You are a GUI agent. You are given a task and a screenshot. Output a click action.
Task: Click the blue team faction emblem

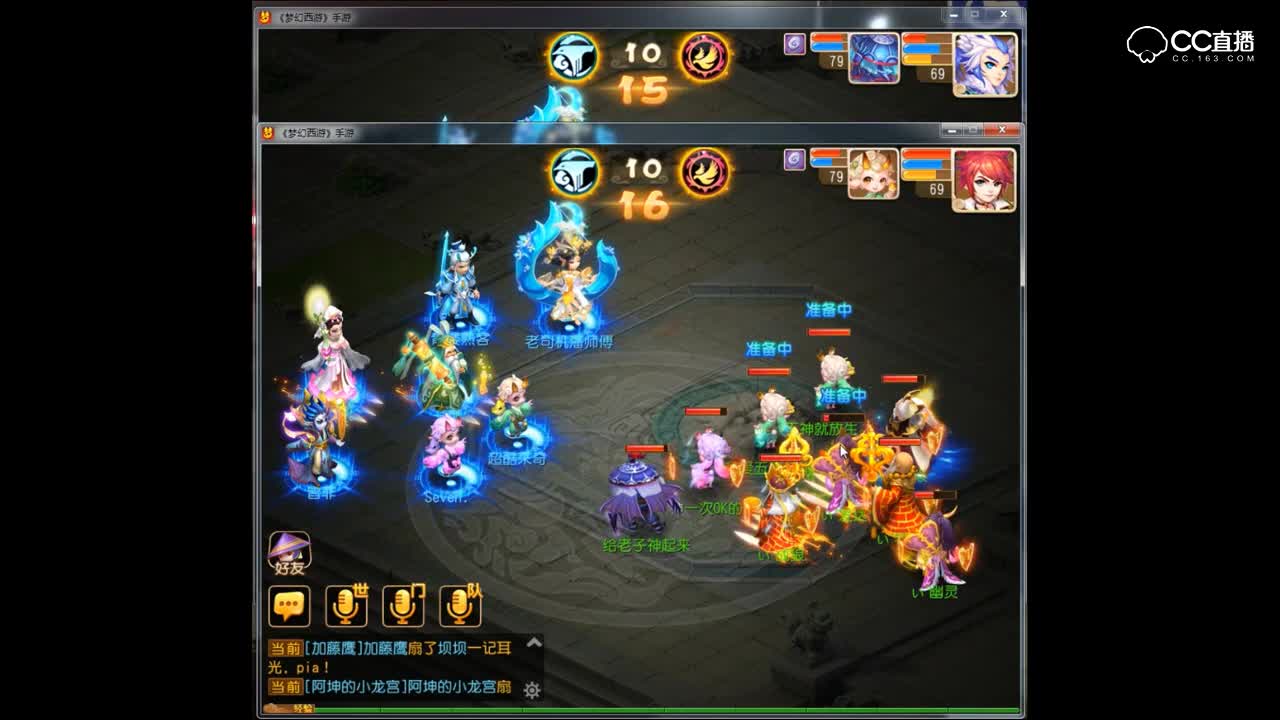click(x=573, y=168)
